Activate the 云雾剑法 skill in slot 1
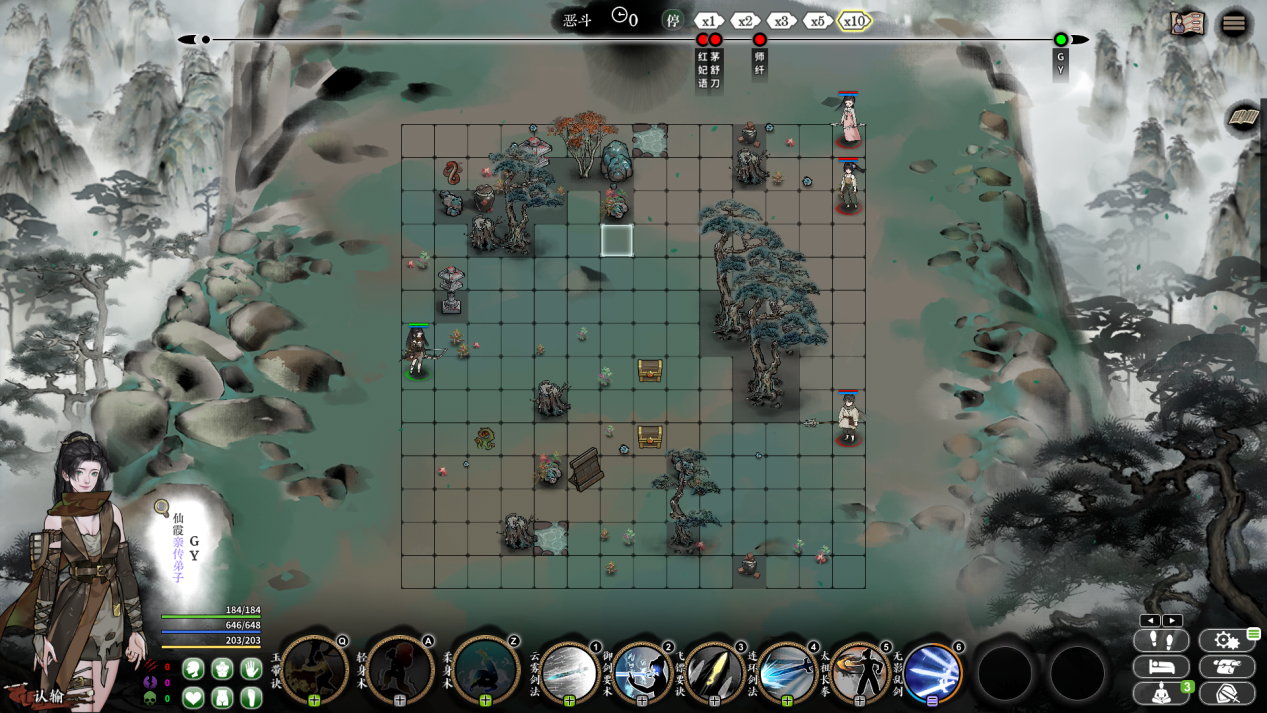1267x713 pixels. 569,671
